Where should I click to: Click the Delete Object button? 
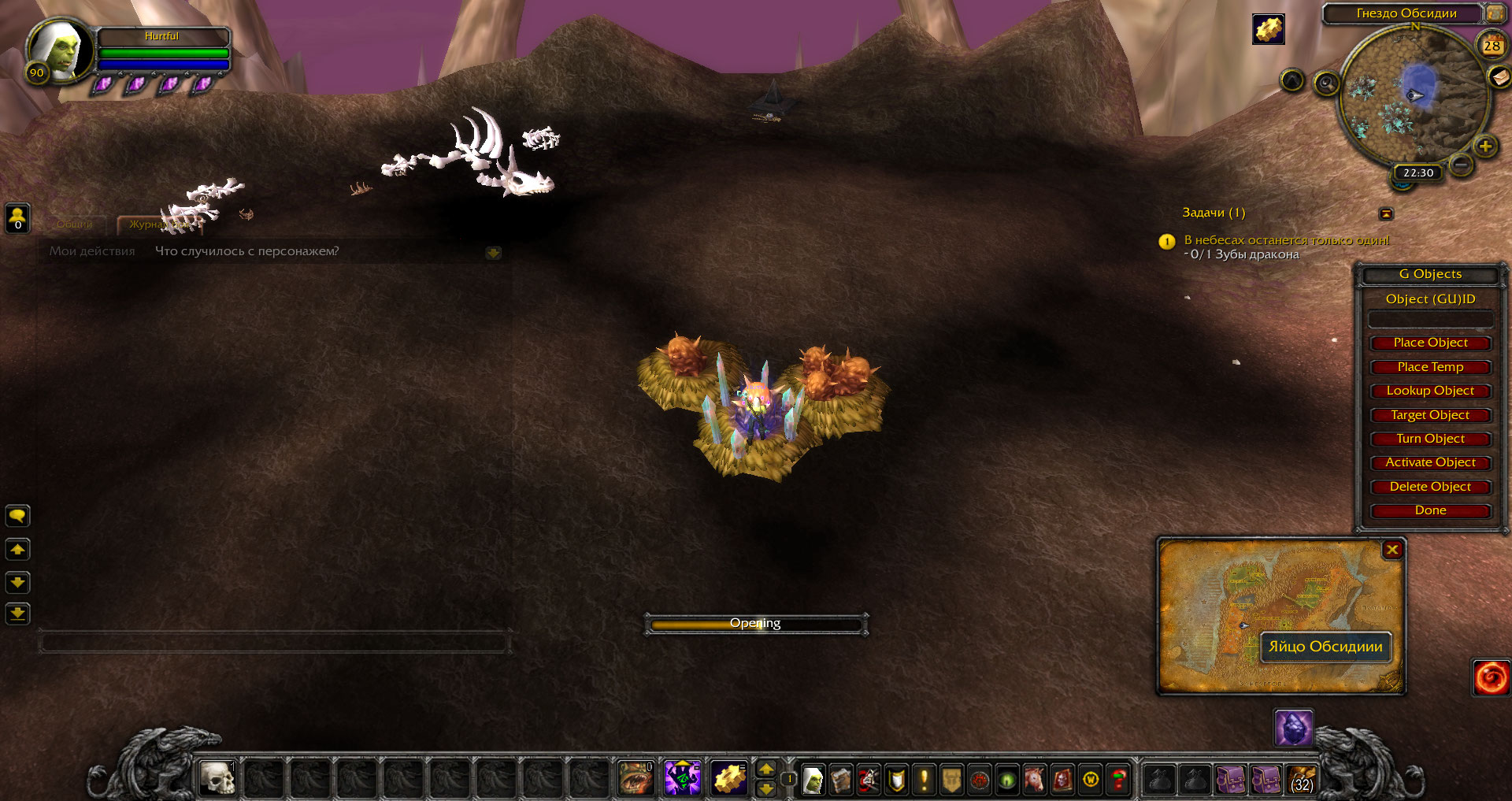tap(1430, 487)
